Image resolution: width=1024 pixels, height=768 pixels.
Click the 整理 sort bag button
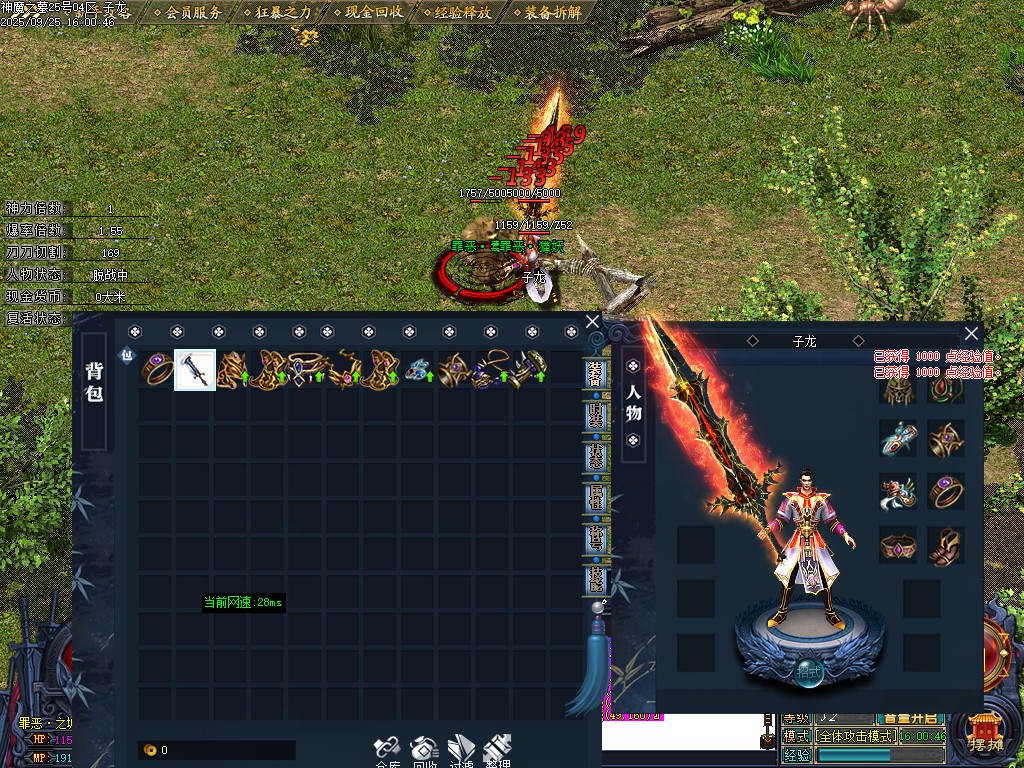point(497,751)
